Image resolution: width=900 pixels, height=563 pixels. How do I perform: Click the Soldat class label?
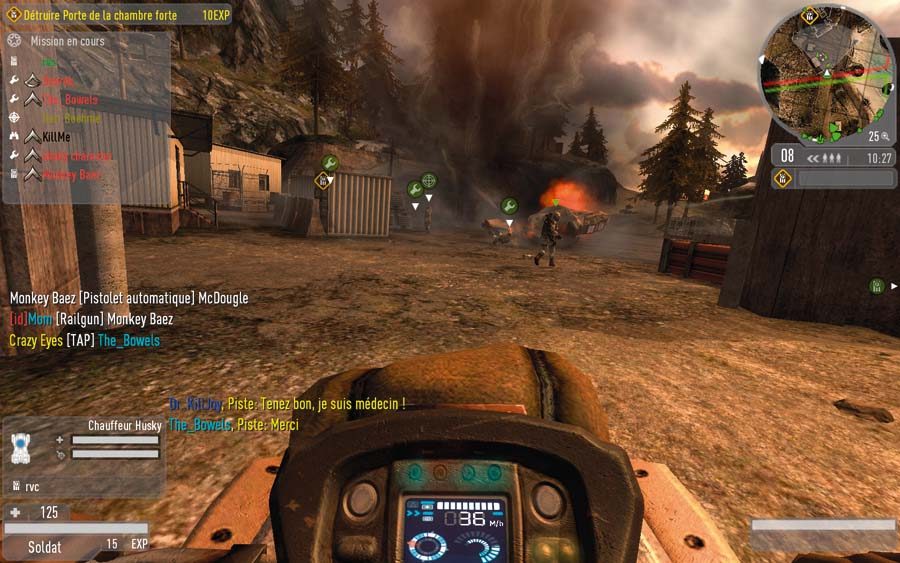point(44,547)
